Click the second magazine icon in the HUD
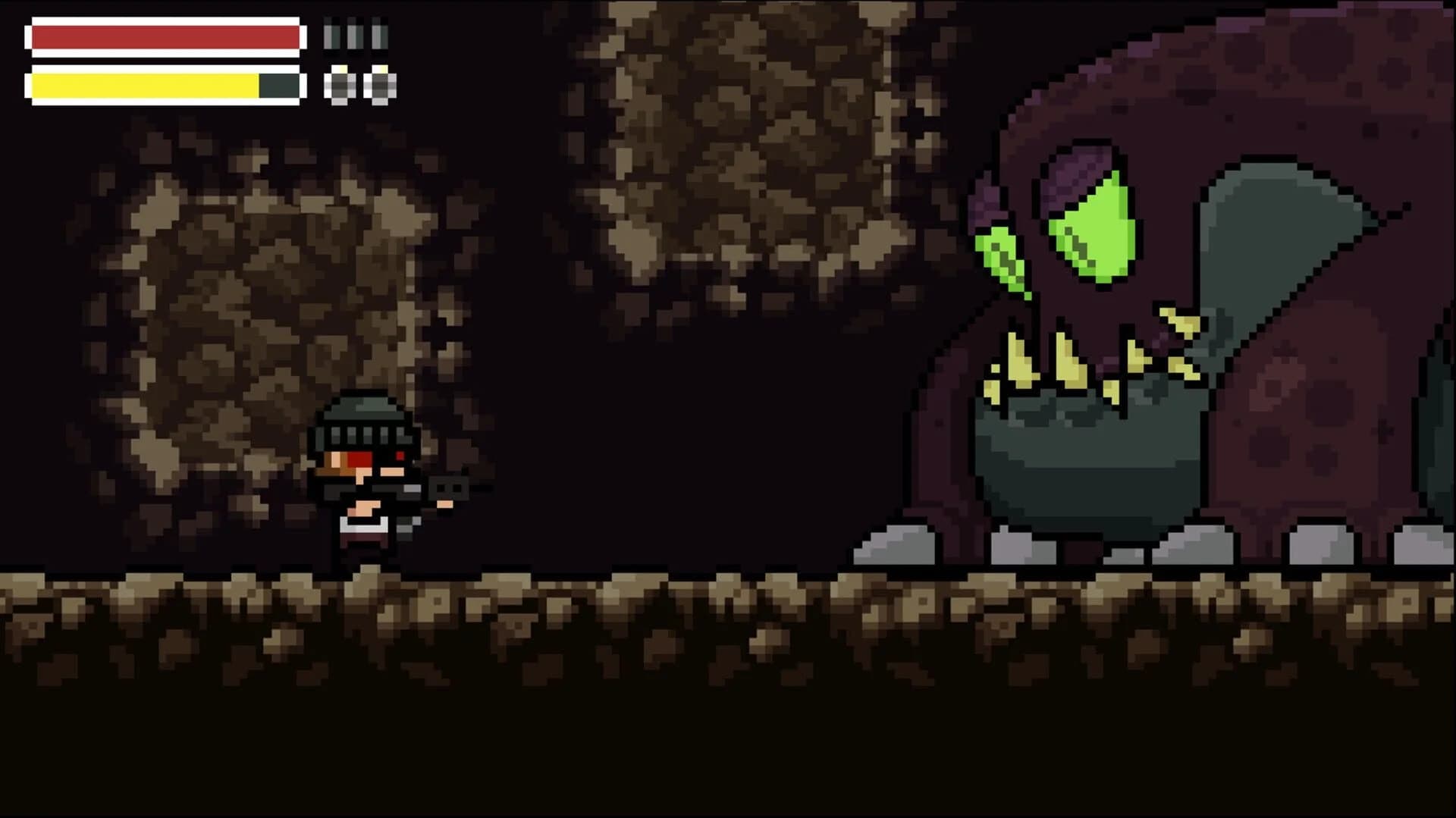The image size is (1456, 818). pos(354,33)
